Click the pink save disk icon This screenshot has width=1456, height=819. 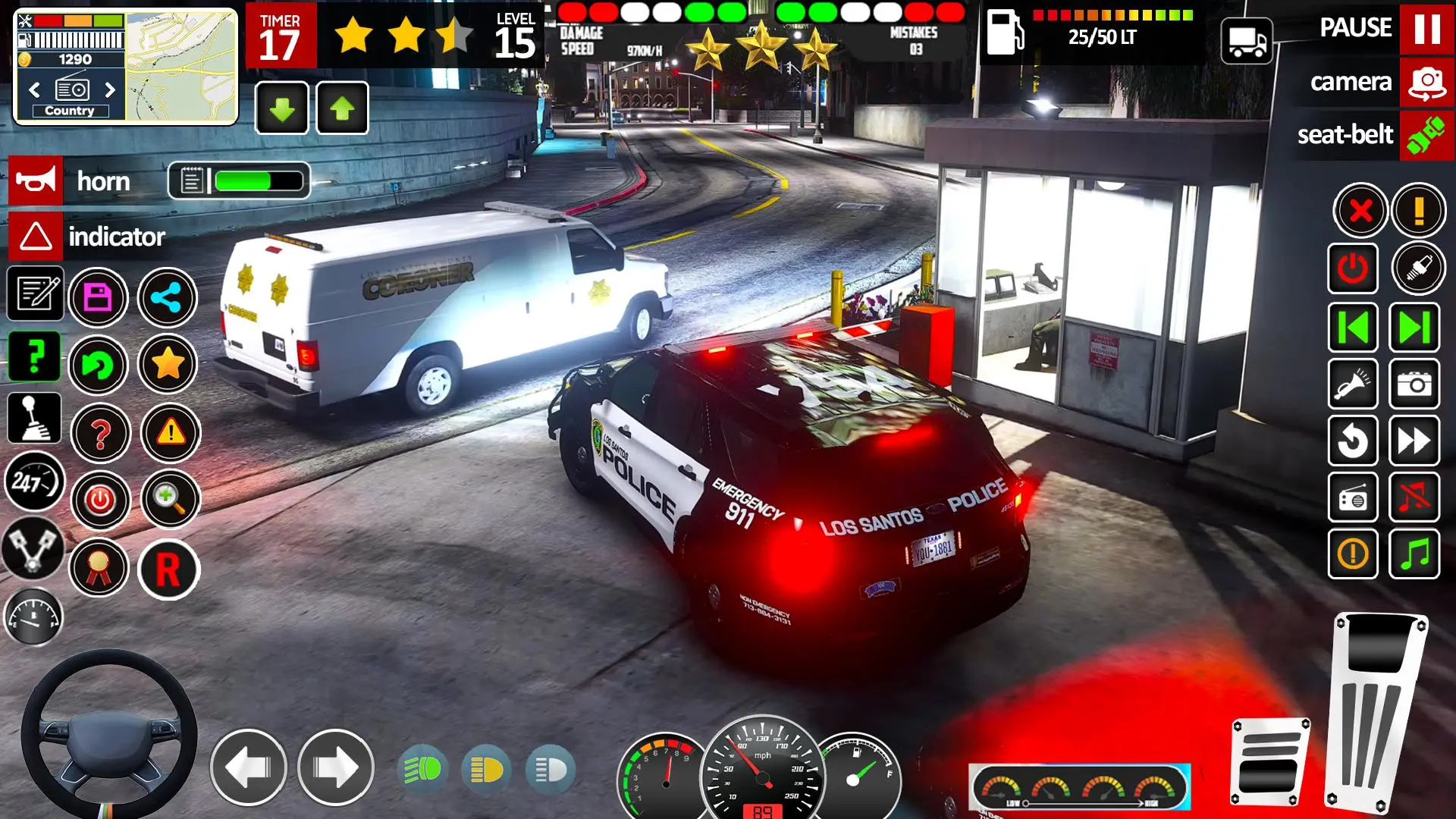[x=98, y=297]
